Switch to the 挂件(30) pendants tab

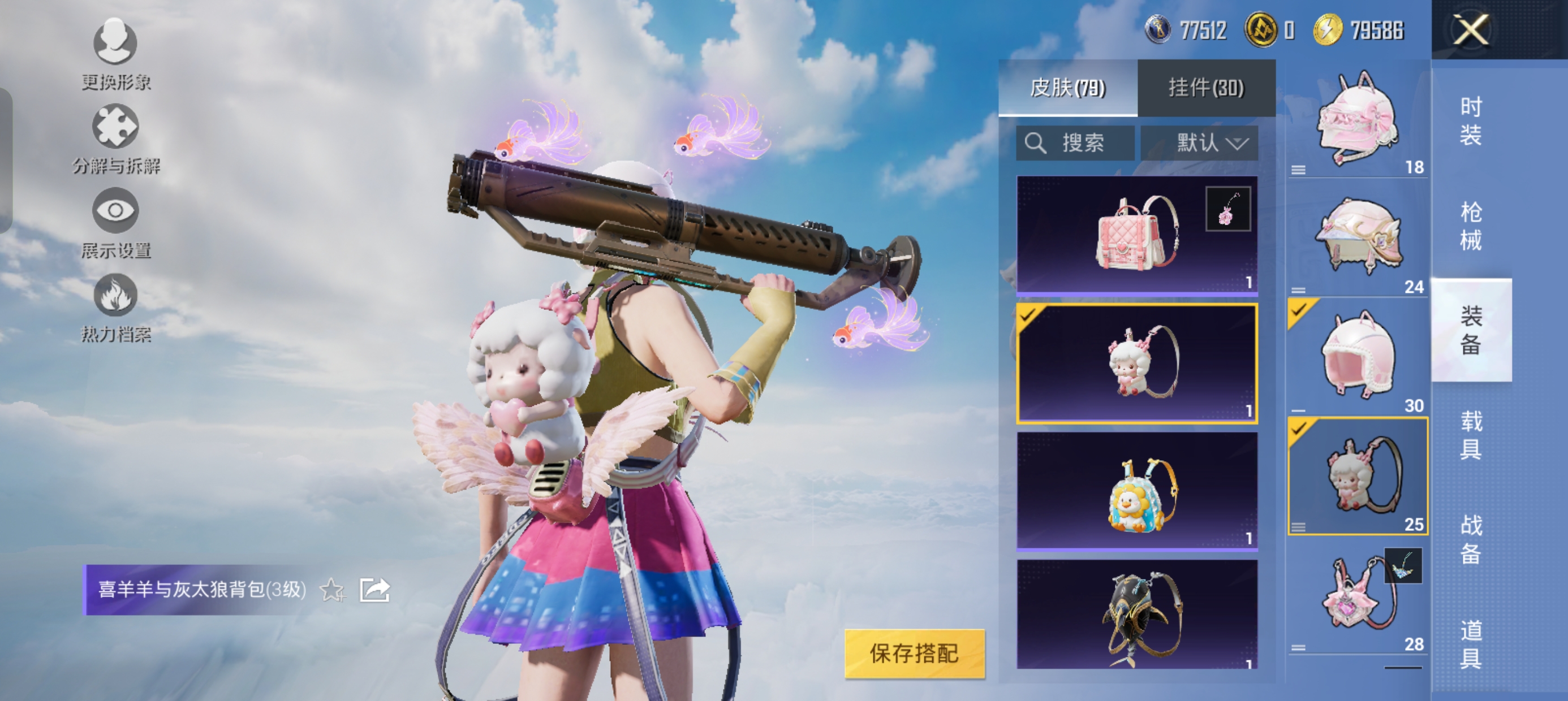click(1206, 88)
